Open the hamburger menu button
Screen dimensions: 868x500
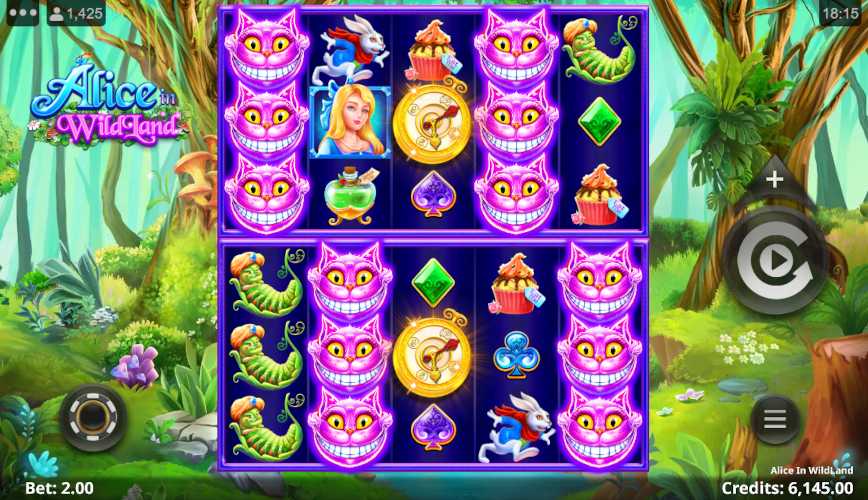pos(775,420)
